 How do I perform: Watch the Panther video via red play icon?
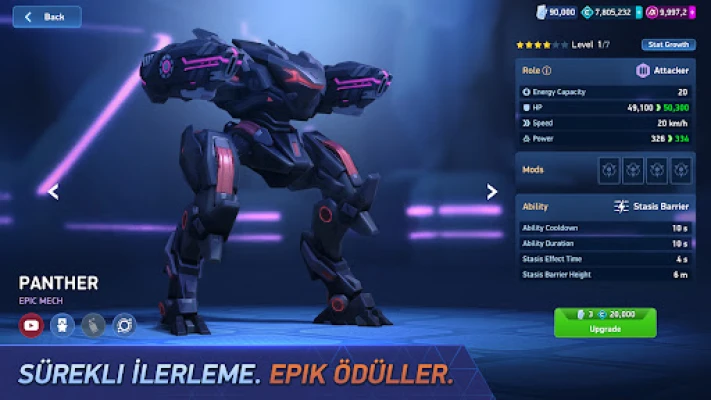[x=32, y=325]
